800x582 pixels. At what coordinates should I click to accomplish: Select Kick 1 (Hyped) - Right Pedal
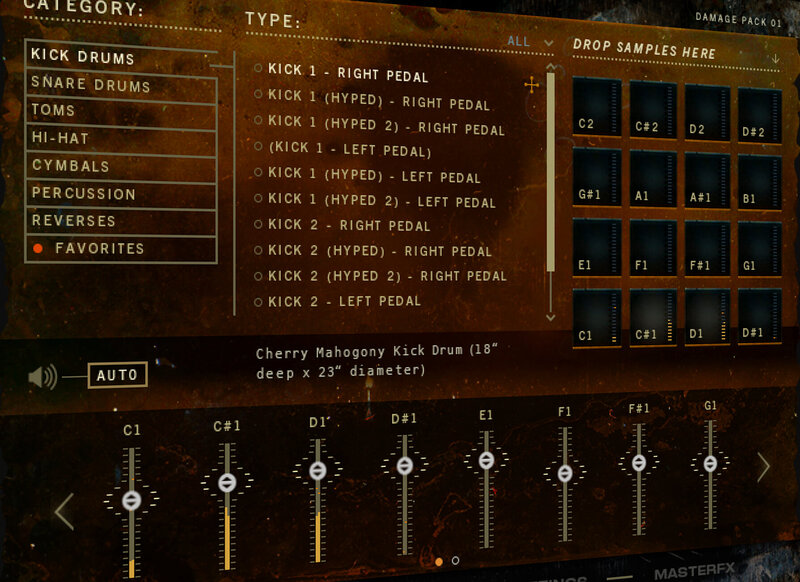point(379,103)
